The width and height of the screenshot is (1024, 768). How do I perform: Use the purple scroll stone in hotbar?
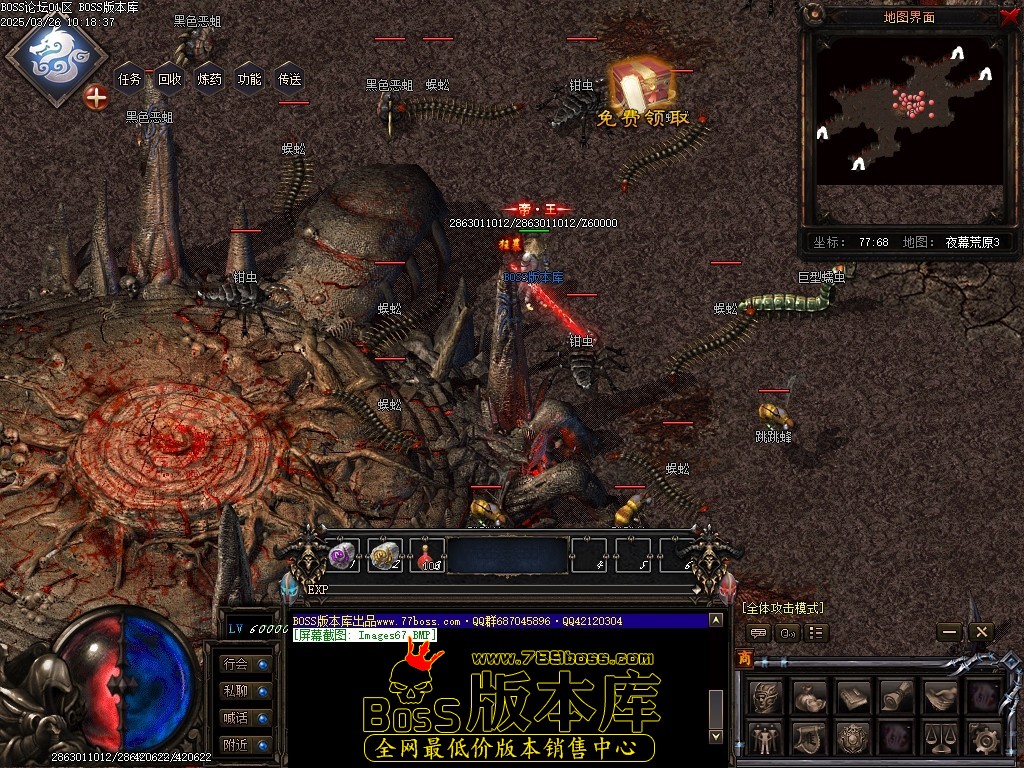point(343,555)
